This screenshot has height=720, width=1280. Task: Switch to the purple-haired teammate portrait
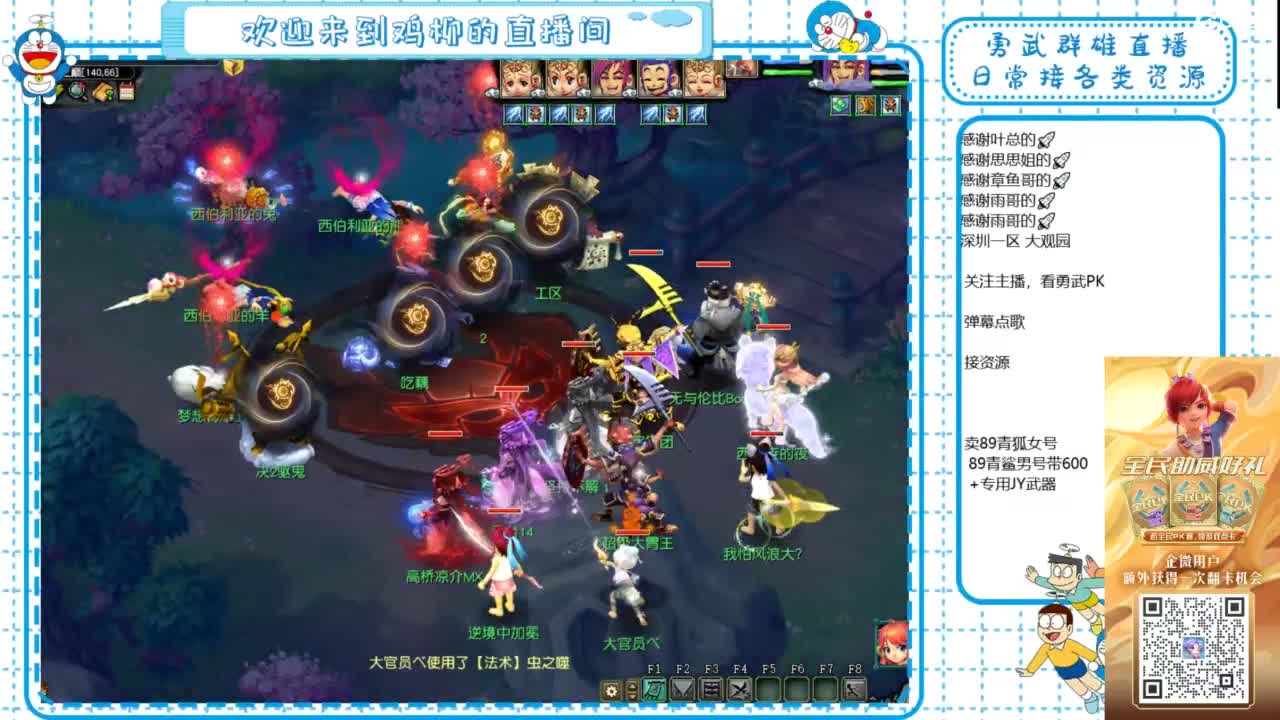(610, 77)
